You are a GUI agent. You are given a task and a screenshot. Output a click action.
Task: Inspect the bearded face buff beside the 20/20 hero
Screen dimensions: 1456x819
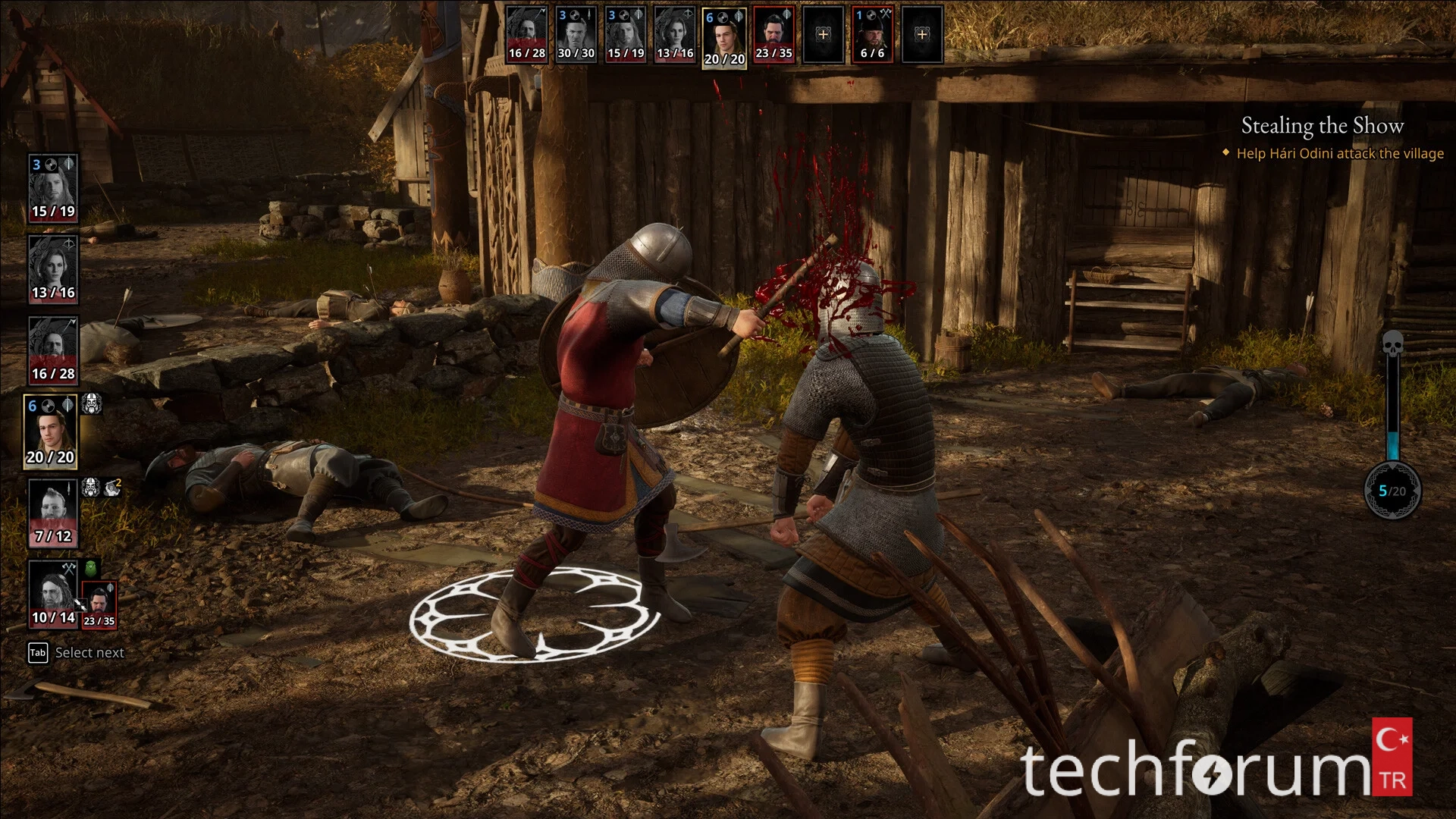click(91, 404)
